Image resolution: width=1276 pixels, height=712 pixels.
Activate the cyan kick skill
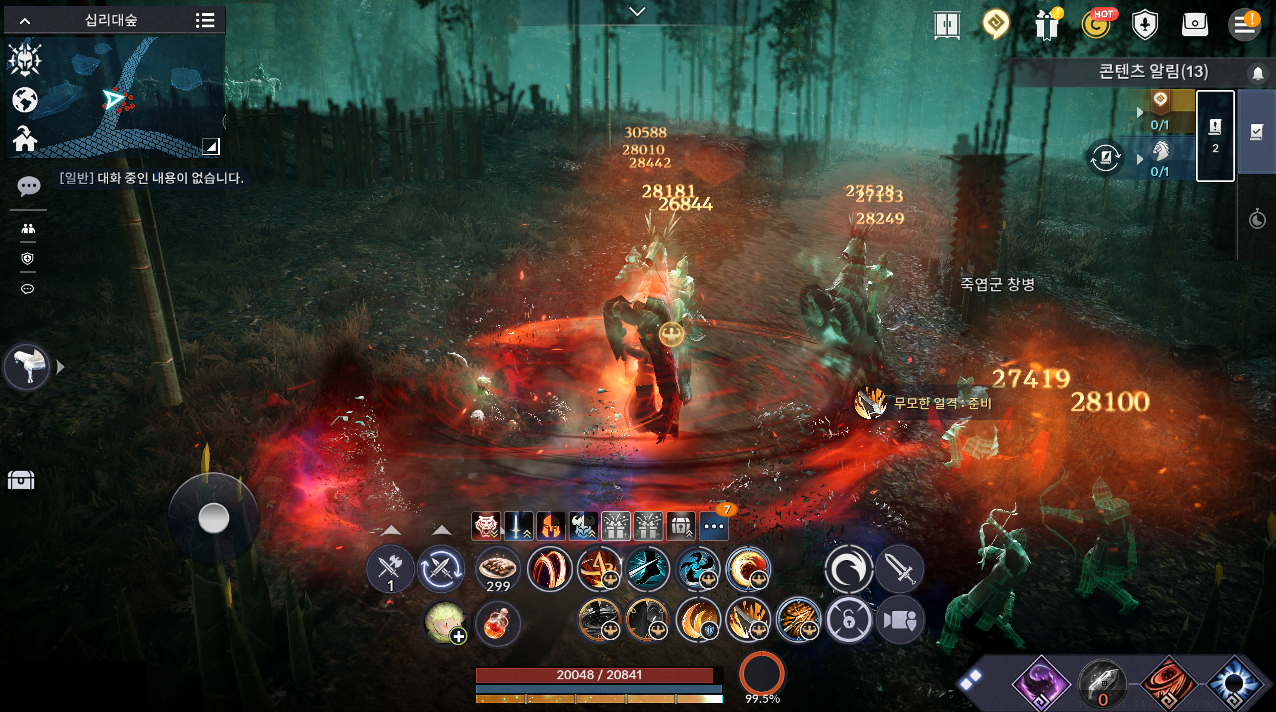(x=649, y=569)
